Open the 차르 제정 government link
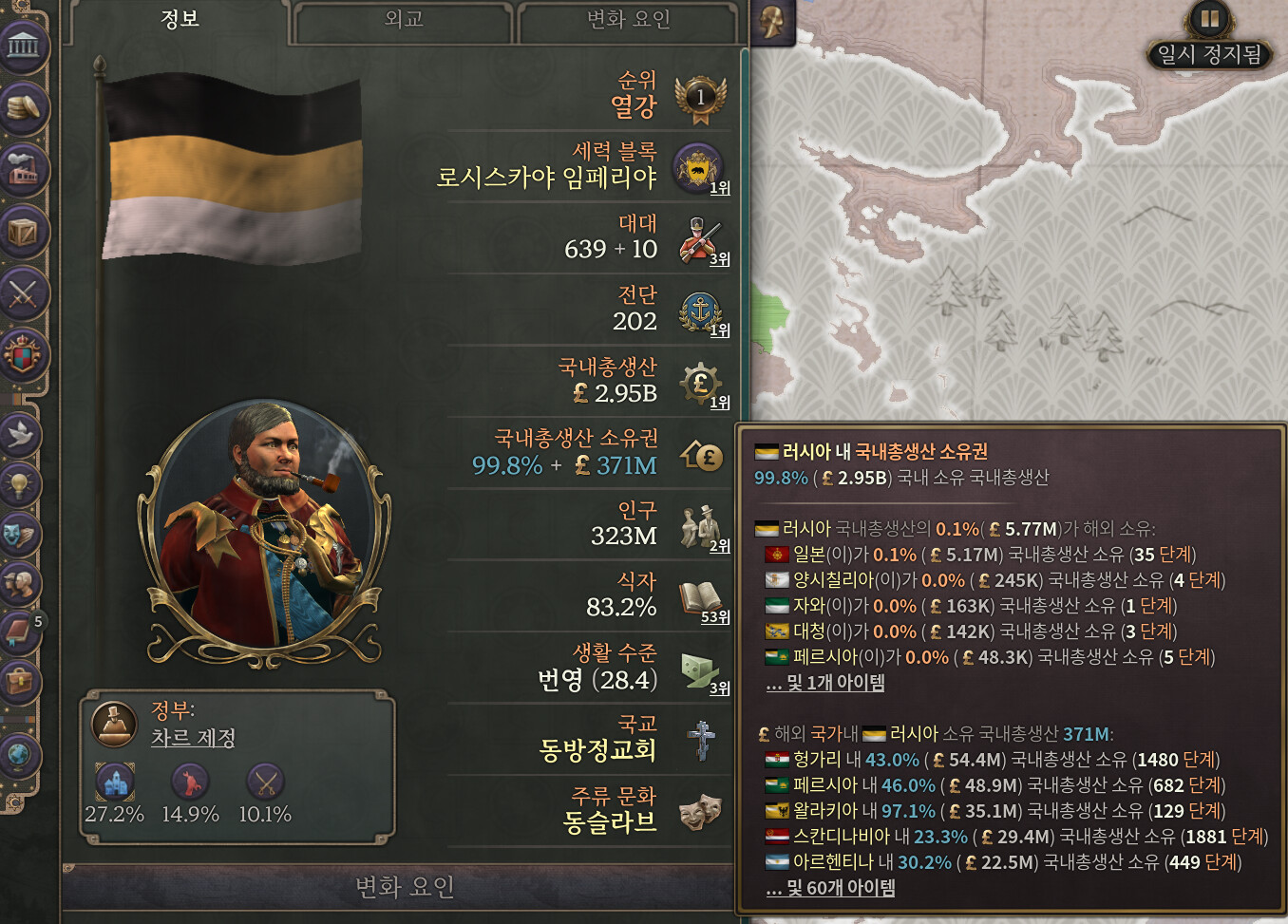The image size is (1288, 924). (193, 738)
